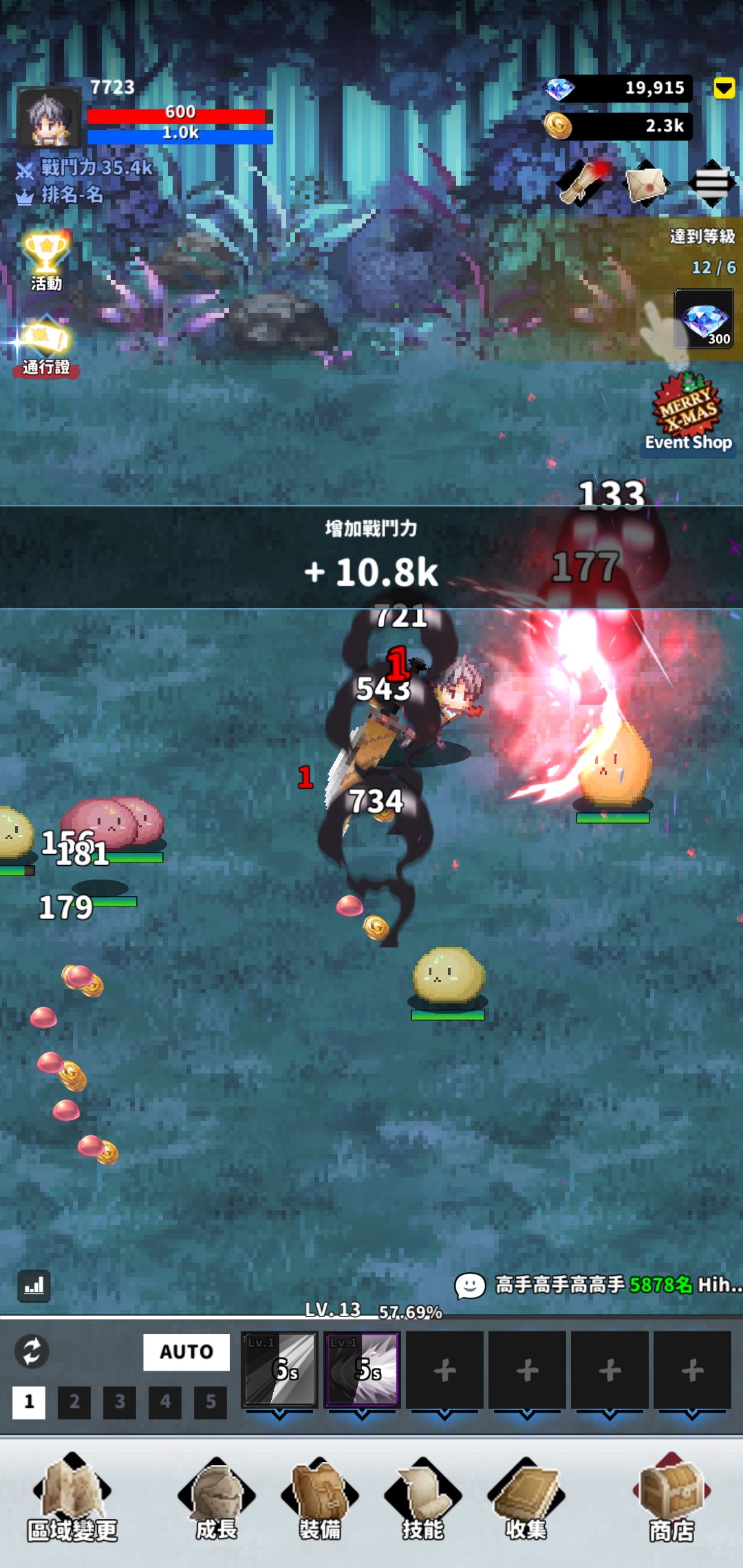Open the 成長 growth menu

coord(217,1498)
